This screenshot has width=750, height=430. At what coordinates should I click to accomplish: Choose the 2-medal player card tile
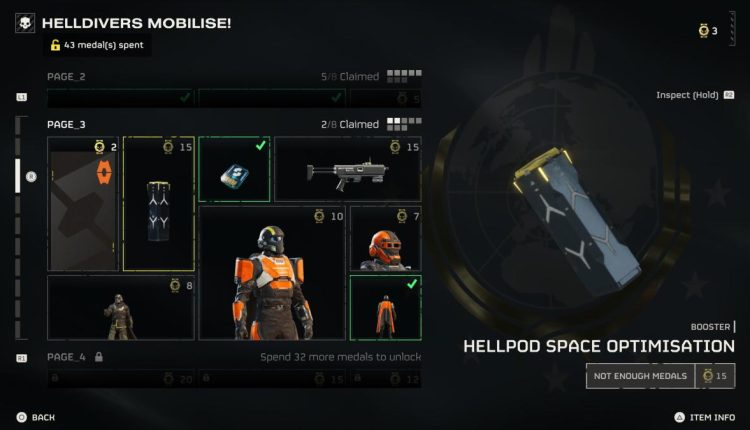83,204
